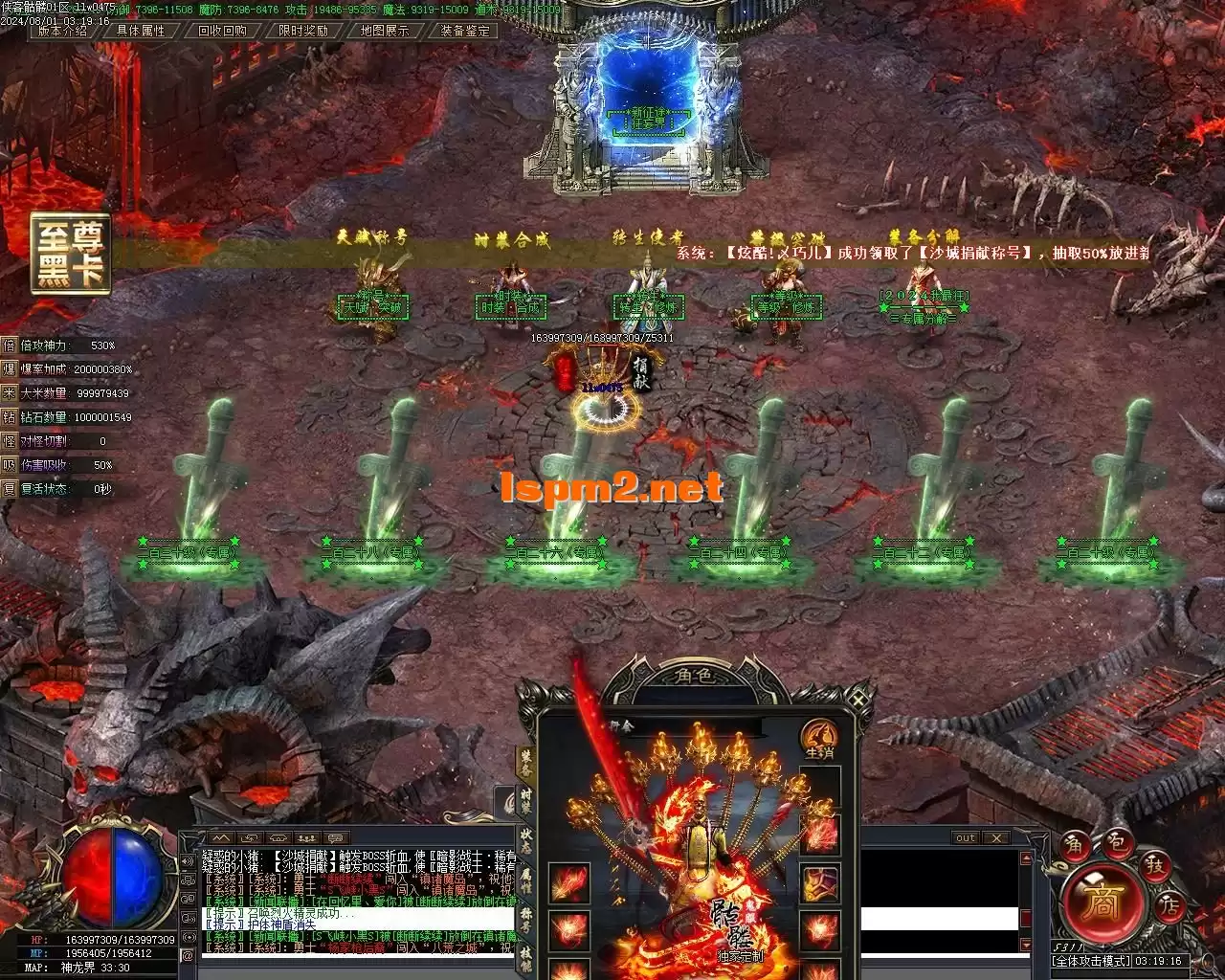The width and height of the screenshot is (1225, 980).
Task: Toggle the 全体攻击模式 attack mode label
Action: pyautogui.click(x=1091, y=961)
